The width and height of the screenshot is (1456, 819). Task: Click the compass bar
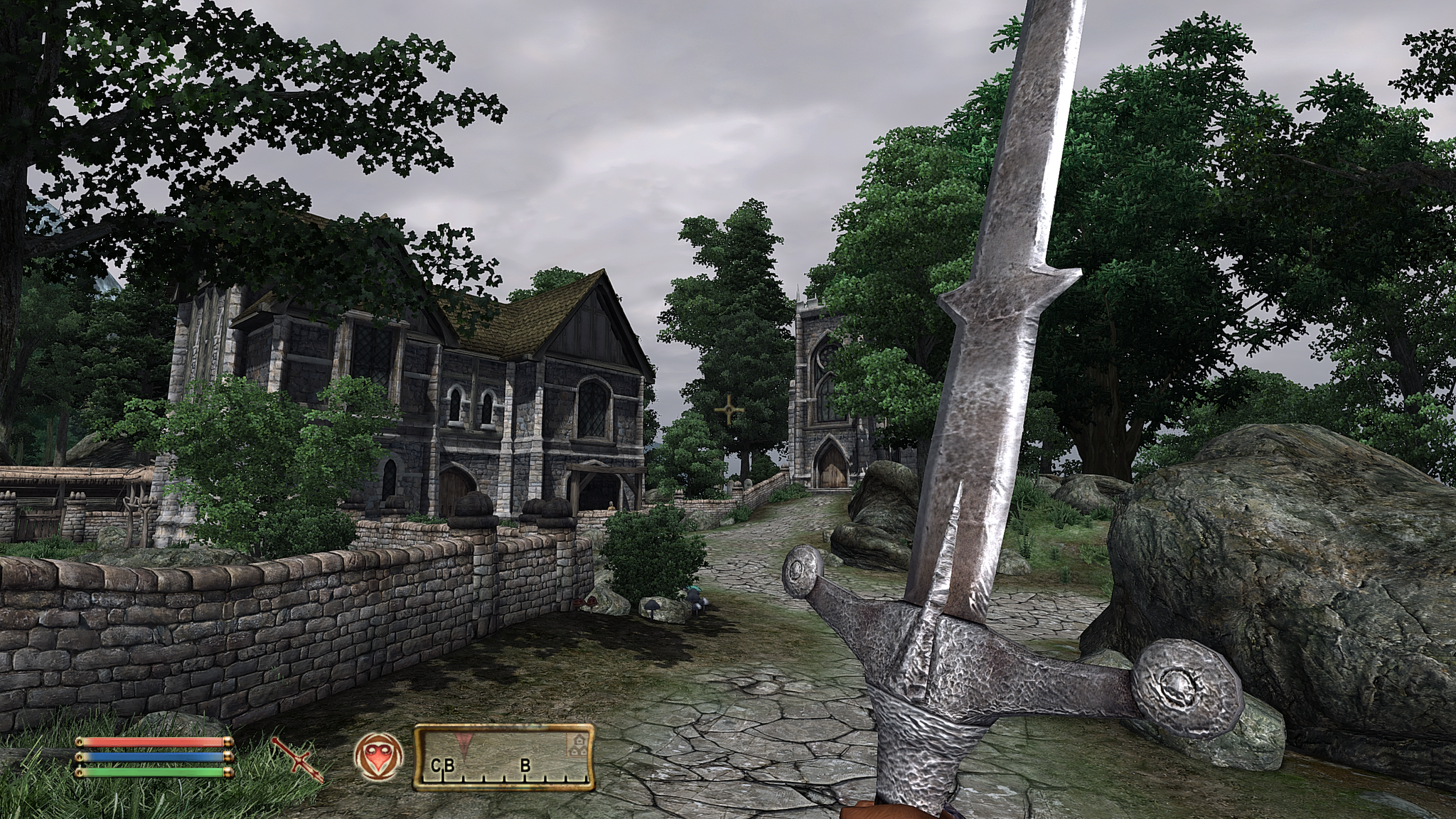[x=504, y=757]
